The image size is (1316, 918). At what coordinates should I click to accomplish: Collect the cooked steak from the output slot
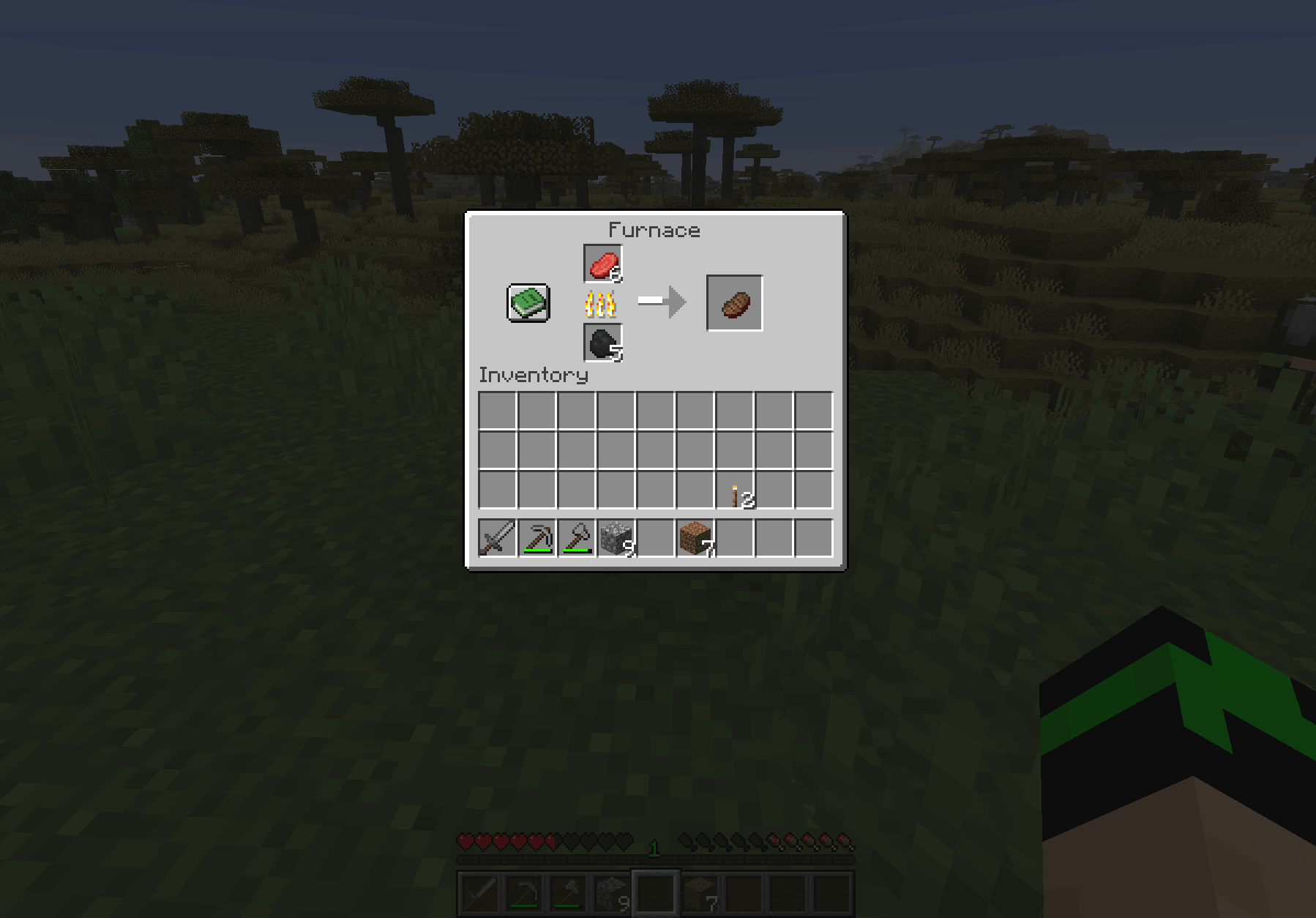[x=734, y=303]
